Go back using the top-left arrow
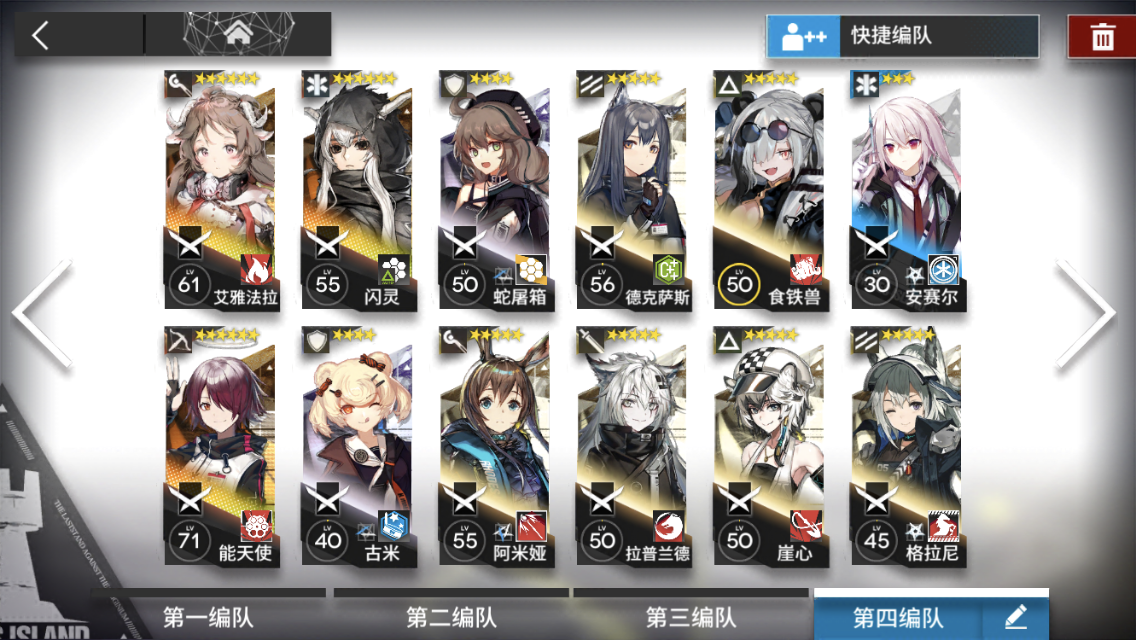This screenshot has width=1136, height=640. [x=41, y=35]
